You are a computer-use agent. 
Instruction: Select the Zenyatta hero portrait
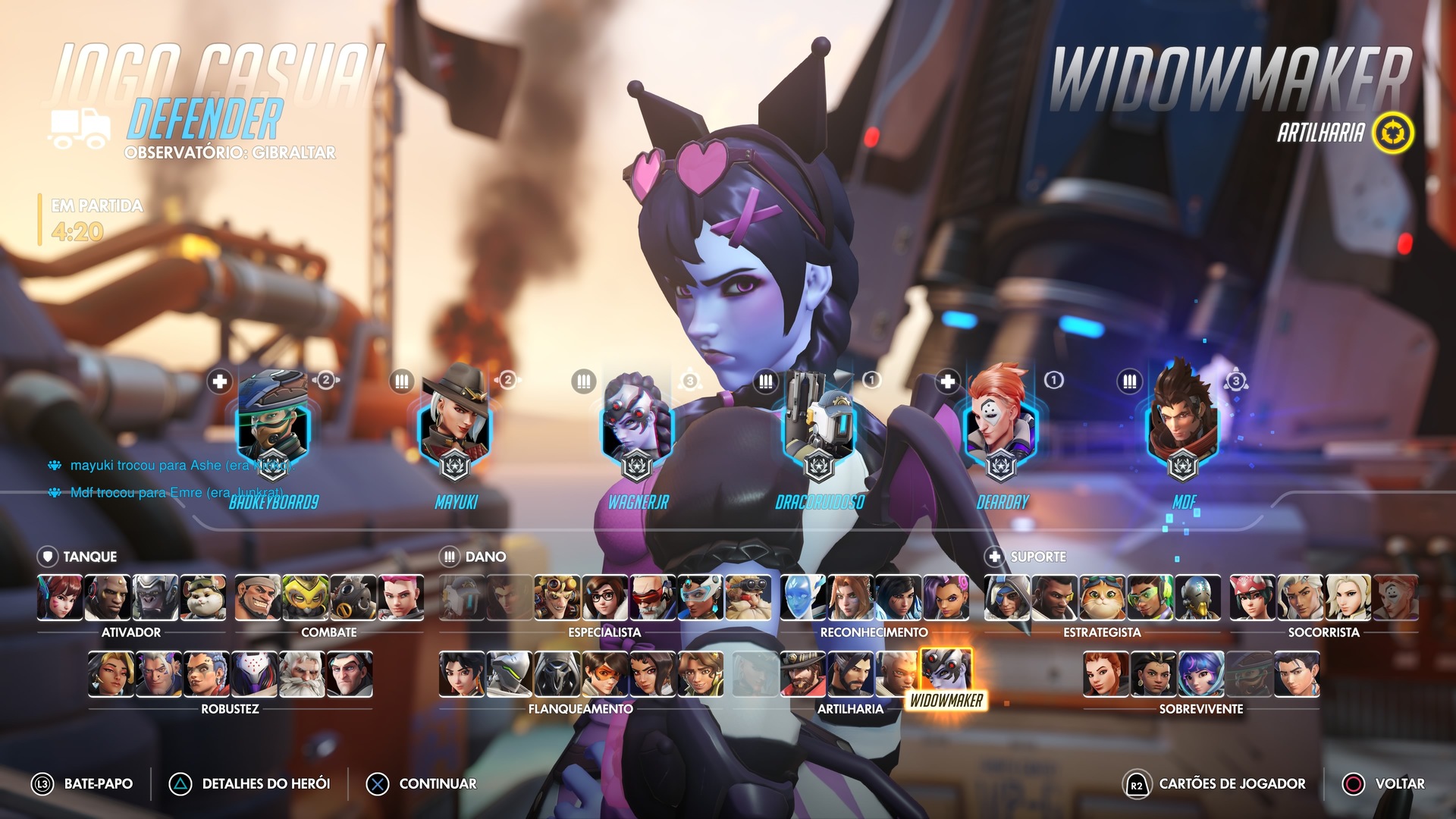coord(1198,598)
